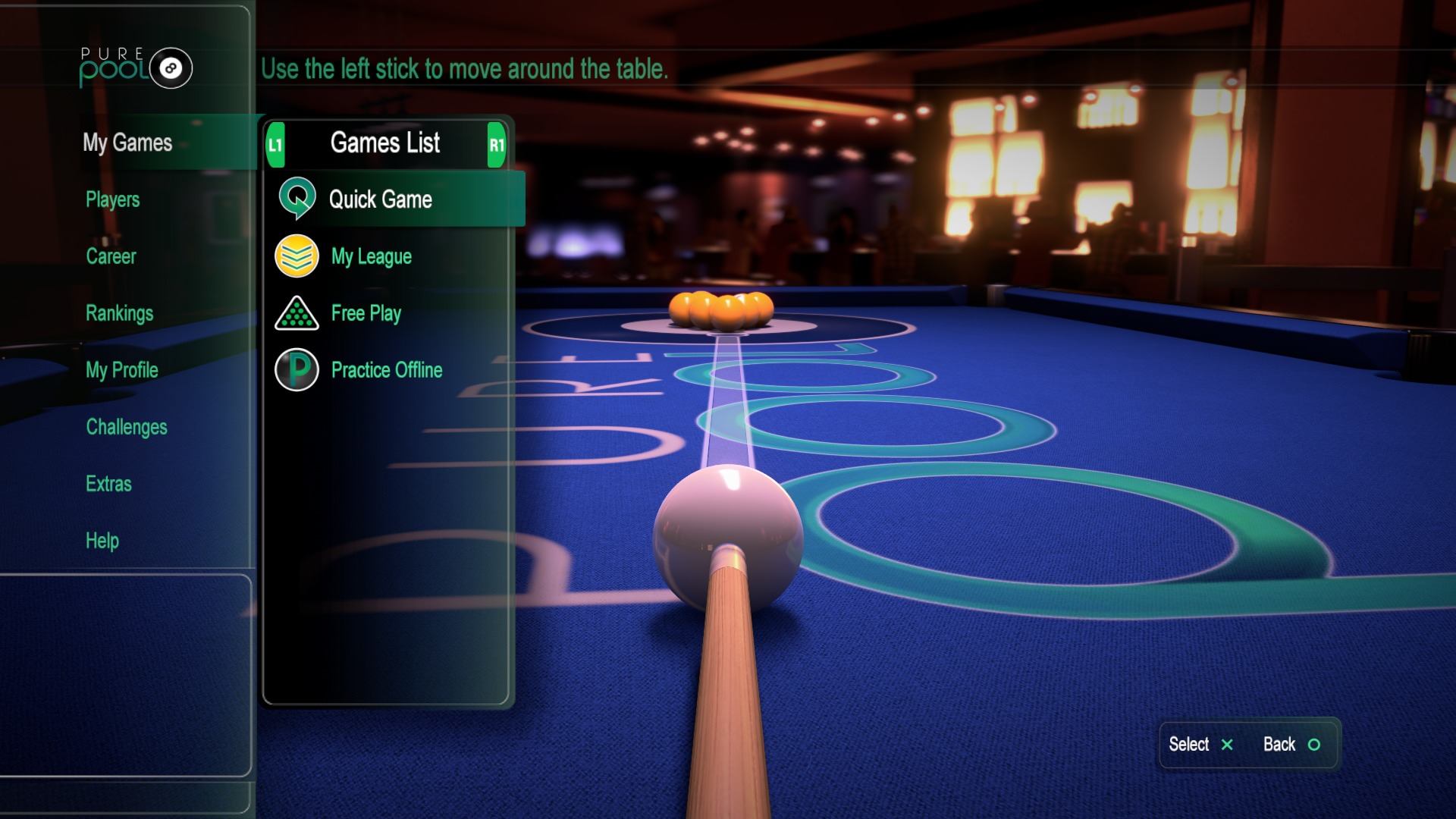Switch to the My Games tab
The image size is (1456, 819).
(x=129, y=143)
